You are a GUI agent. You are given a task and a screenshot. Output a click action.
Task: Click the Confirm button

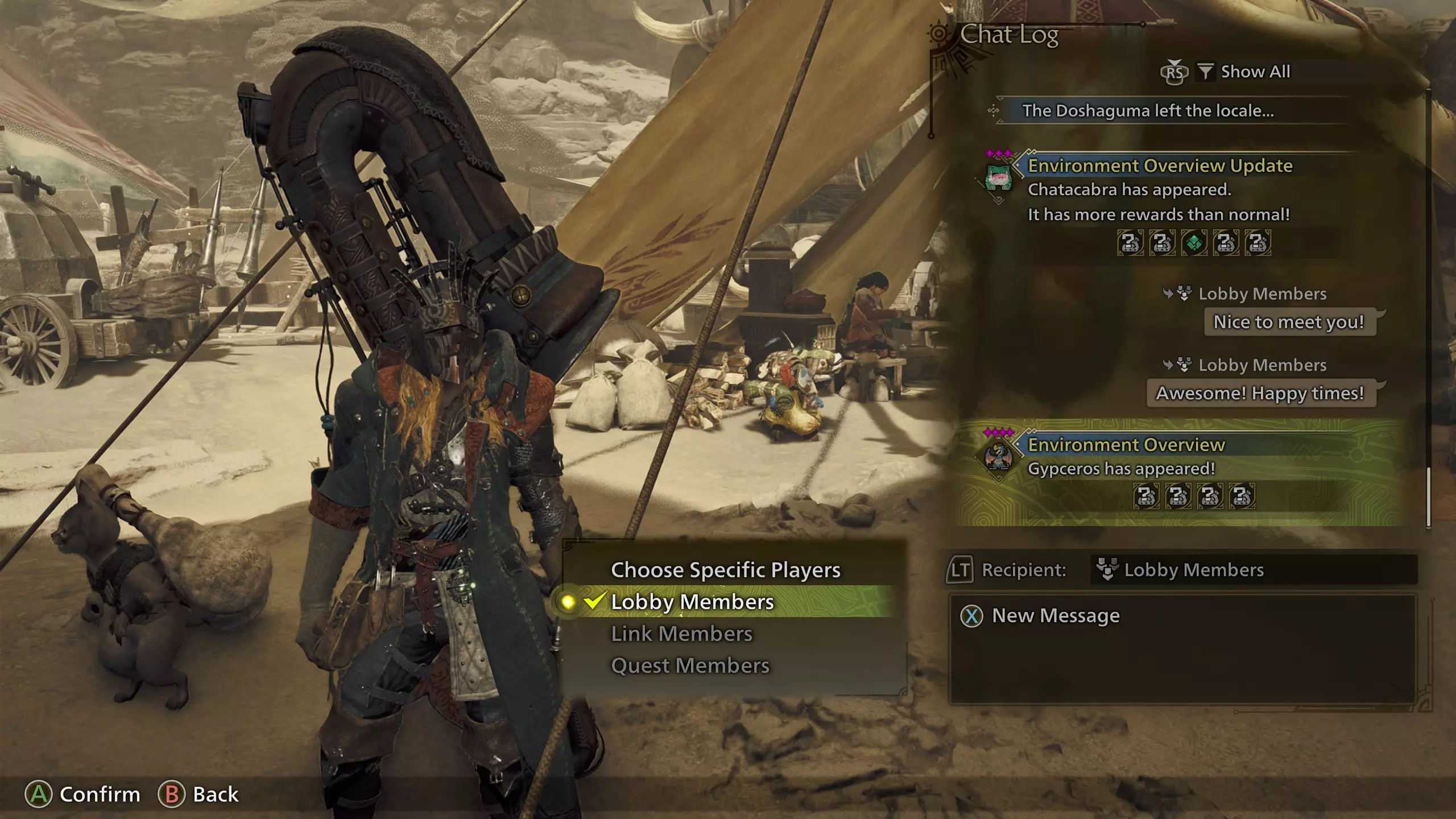(x=83, y=795)
